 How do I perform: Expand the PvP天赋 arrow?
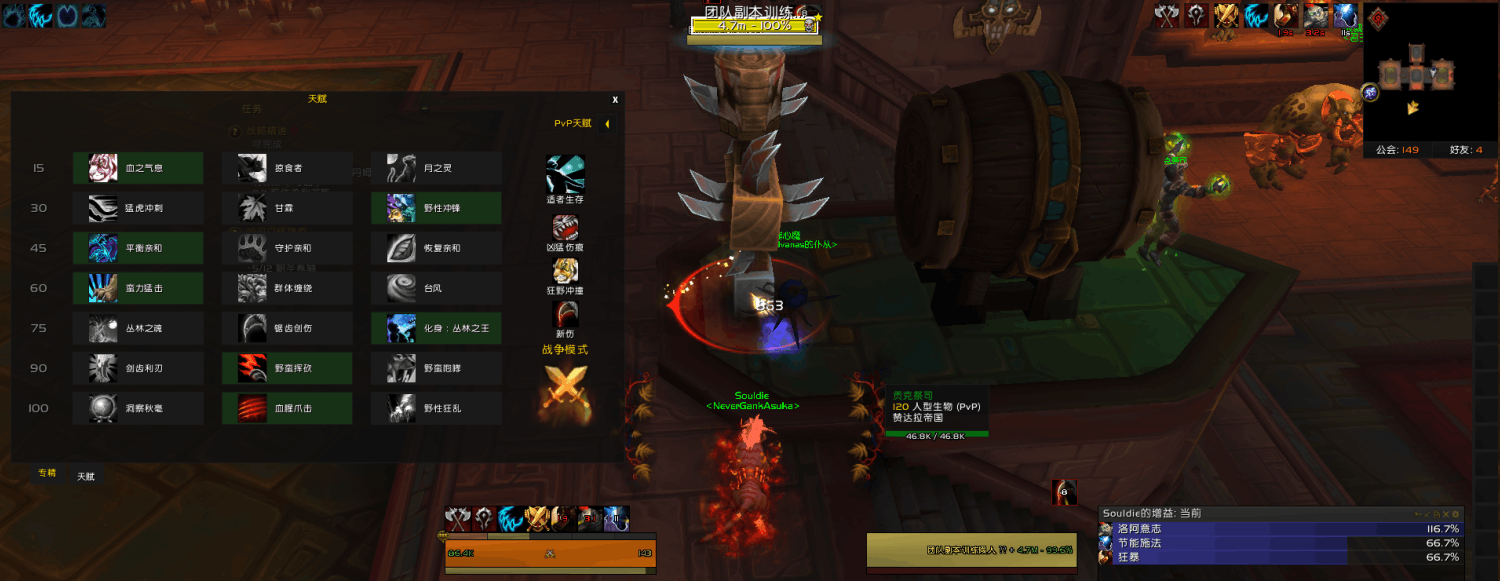click(607, 124)
